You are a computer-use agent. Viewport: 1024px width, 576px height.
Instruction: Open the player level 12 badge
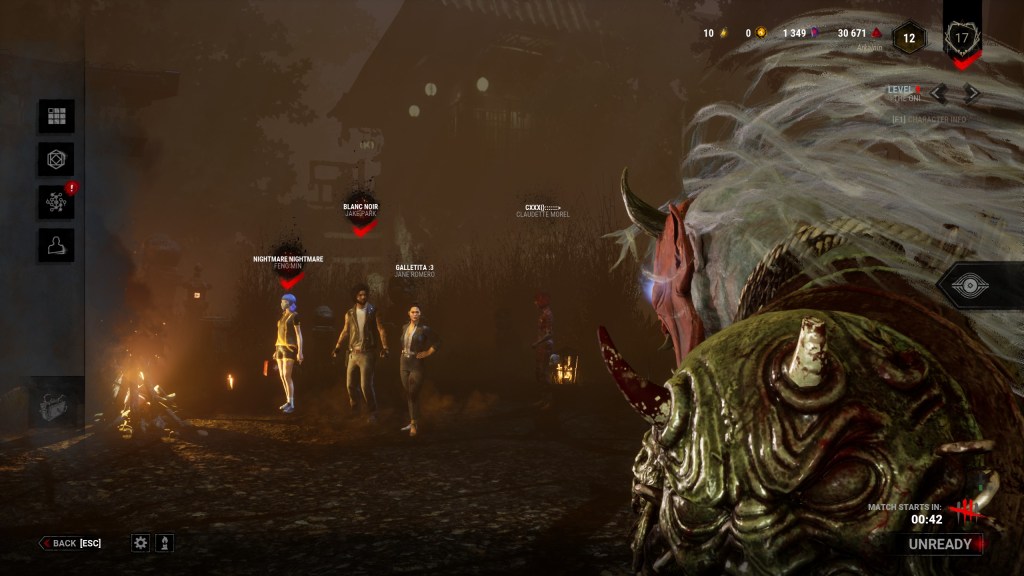[909, 38]
